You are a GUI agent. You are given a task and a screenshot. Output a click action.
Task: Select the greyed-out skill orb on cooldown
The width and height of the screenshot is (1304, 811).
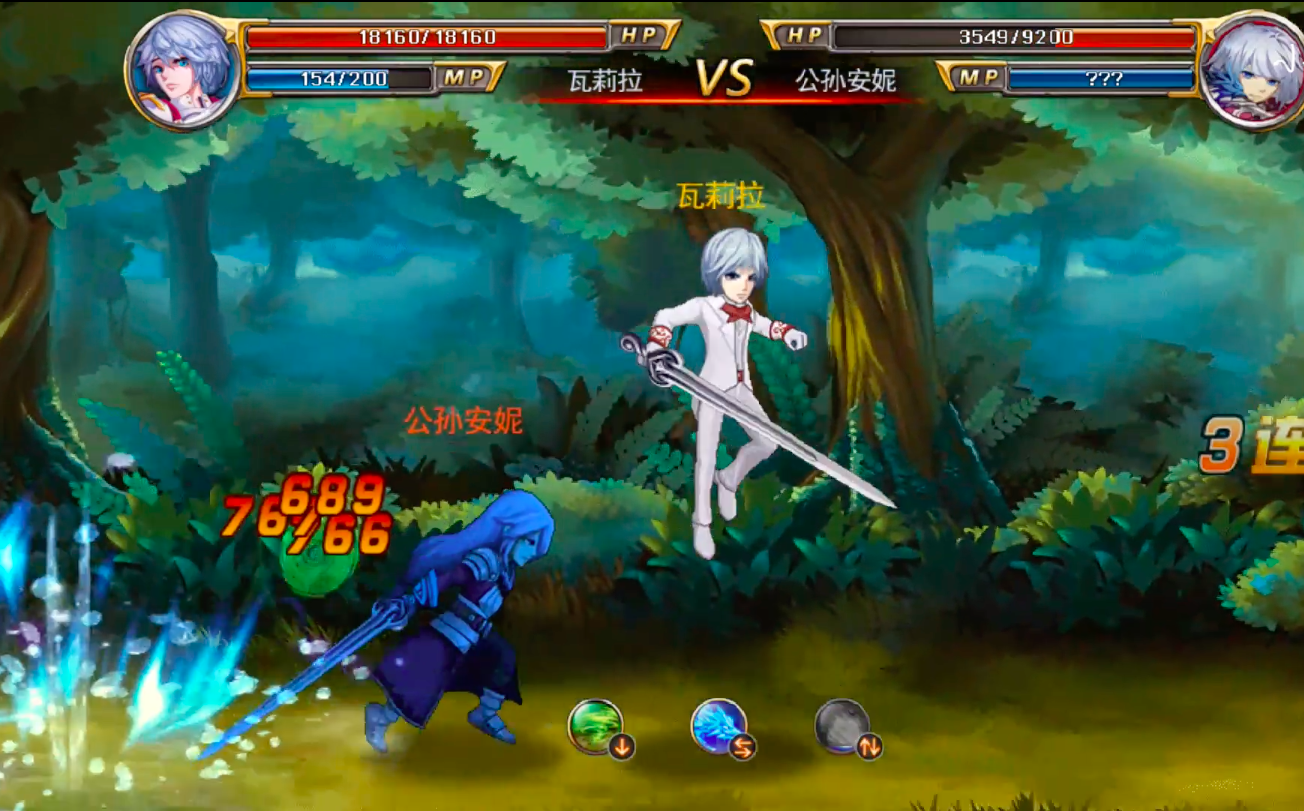842,727
